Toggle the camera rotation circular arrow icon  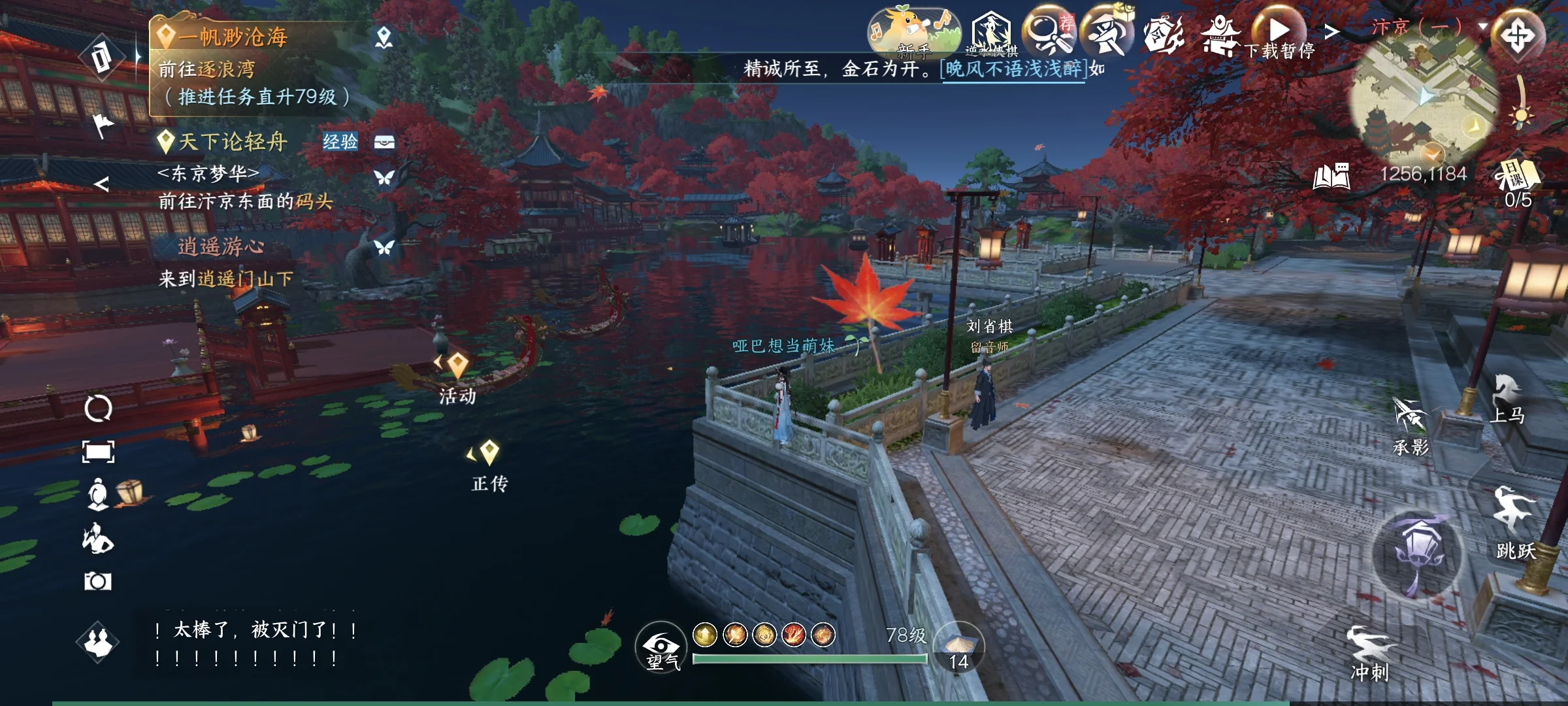tap(97, 409)
